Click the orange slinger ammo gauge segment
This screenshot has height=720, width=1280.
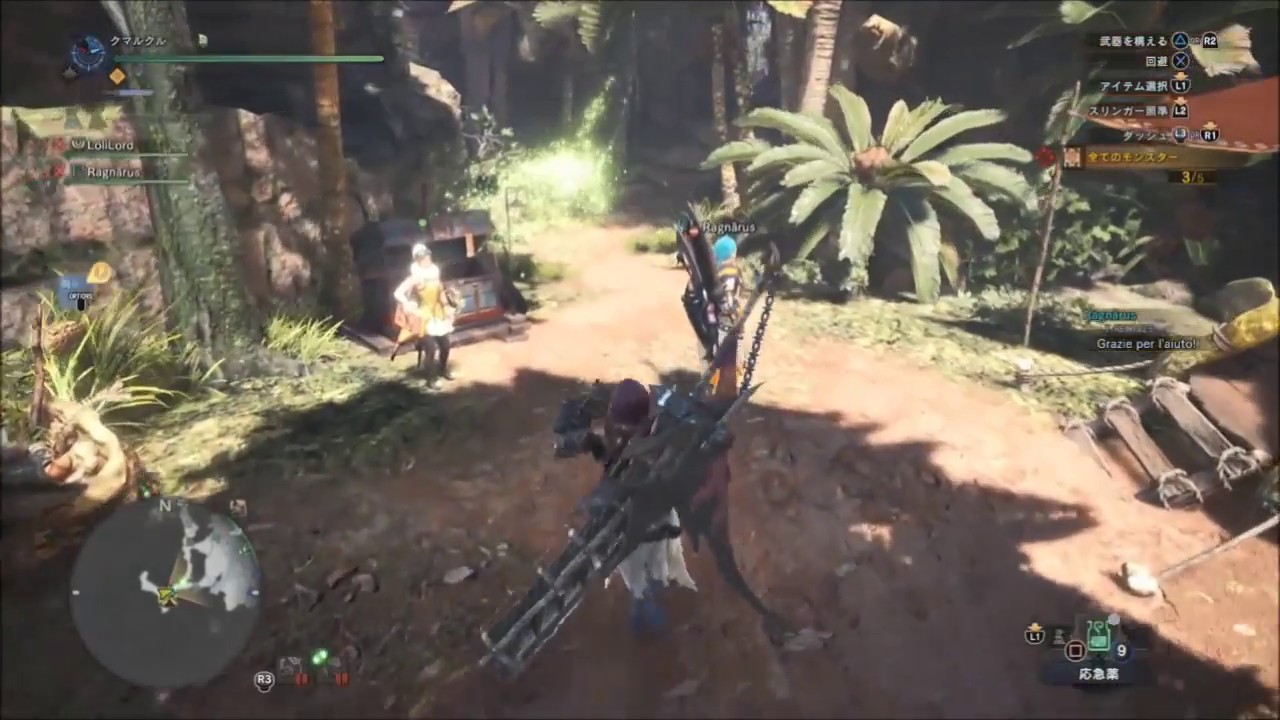point(117,76)
